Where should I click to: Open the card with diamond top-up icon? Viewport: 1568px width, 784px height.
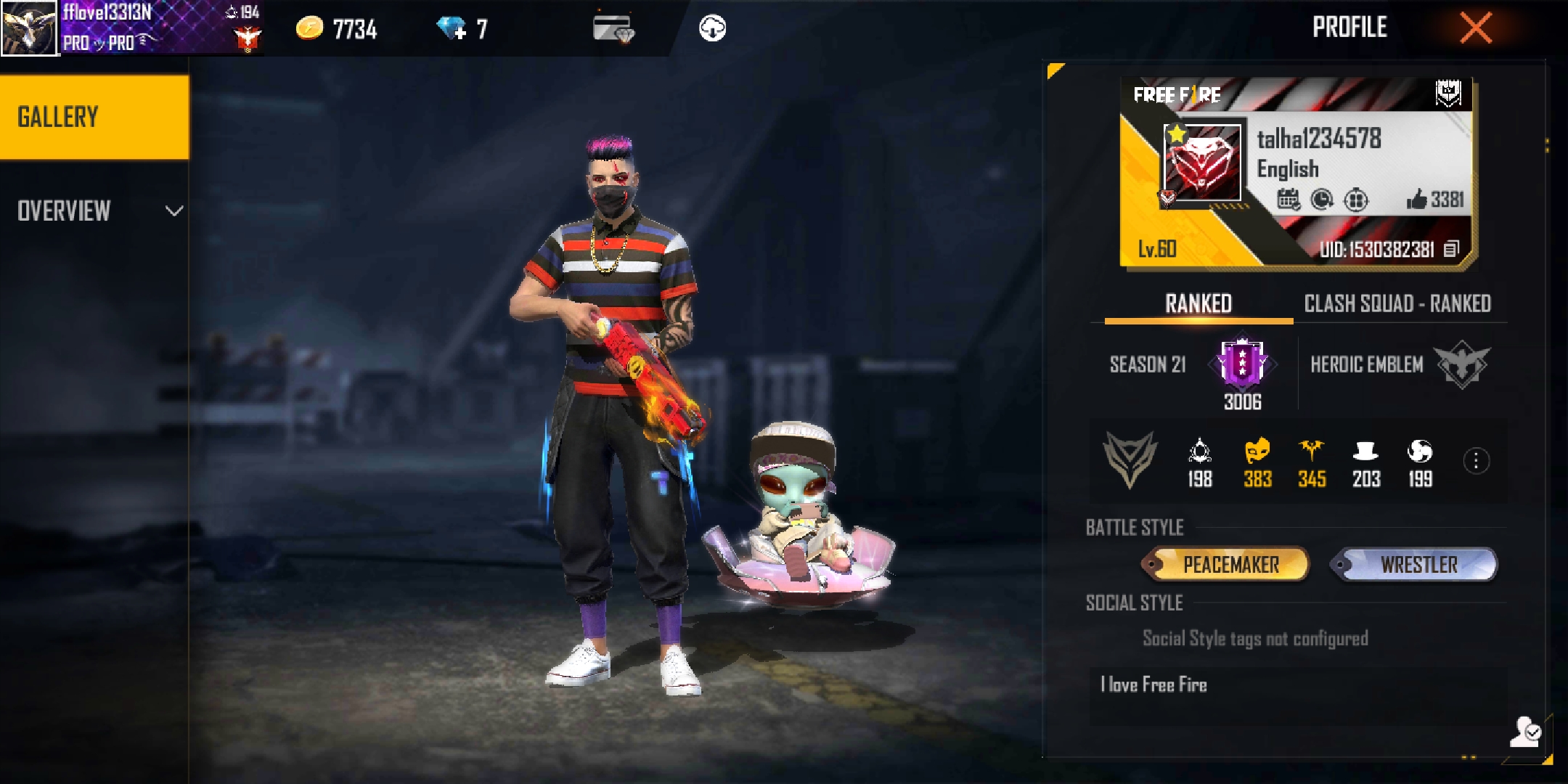(613, 29)
